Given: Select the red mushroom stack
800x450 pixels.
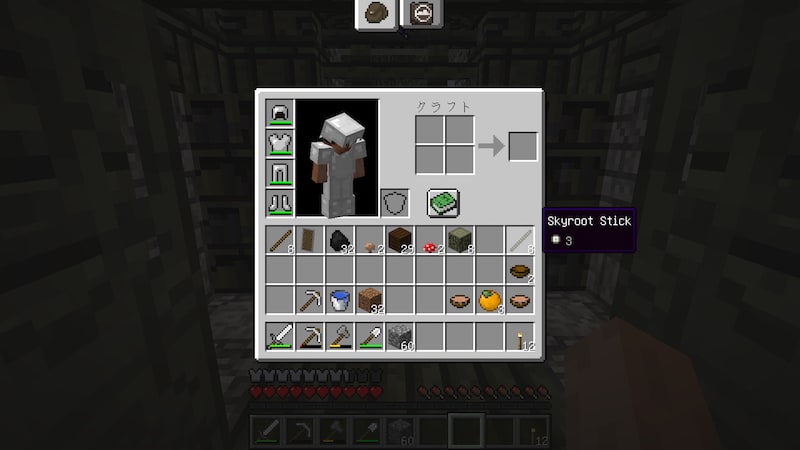Looking at the screenshot, I should (430, 240).
